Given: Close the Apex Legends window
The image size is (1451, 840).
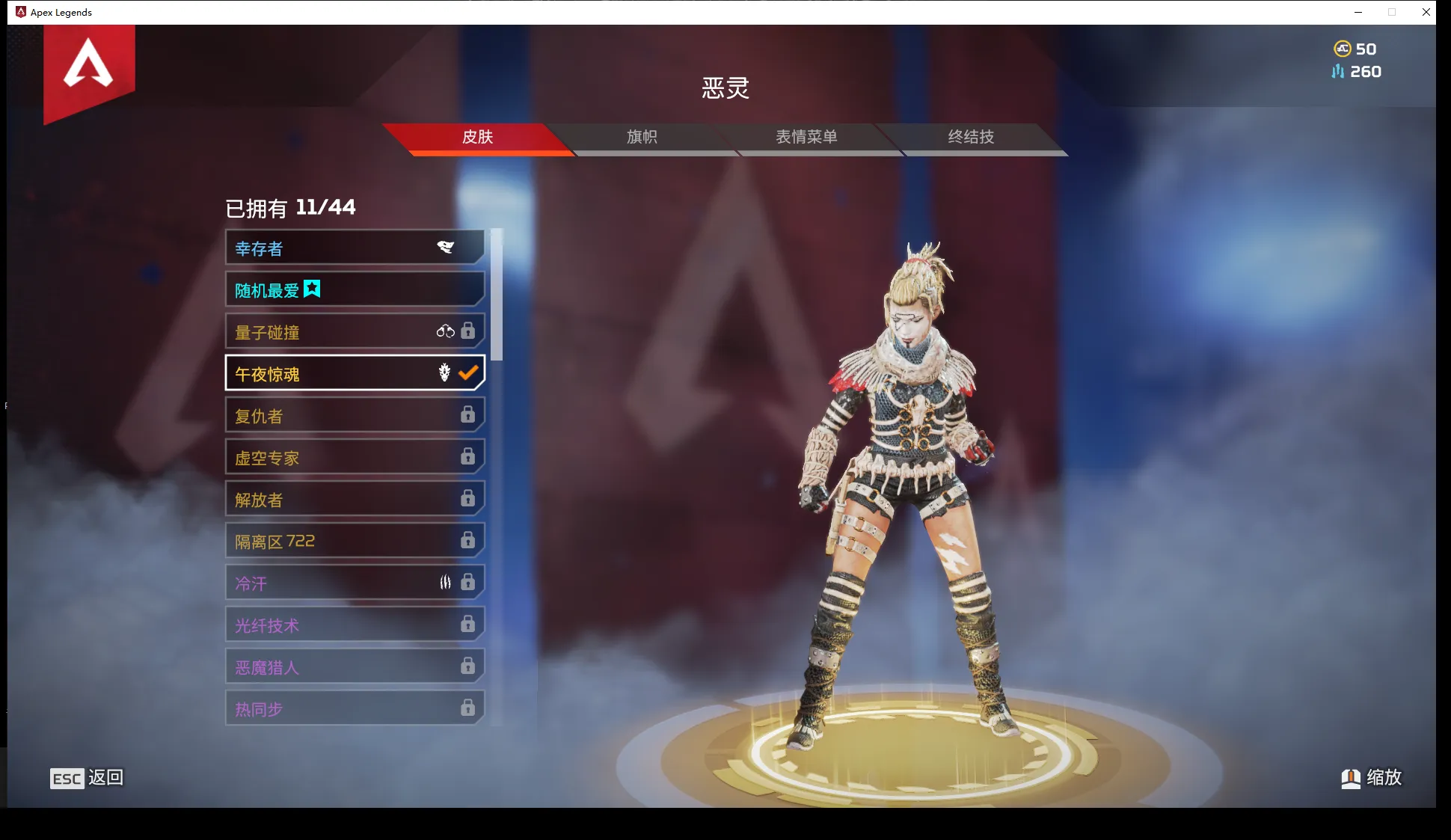Looking at the screenshot, I should click(1426, 12).
